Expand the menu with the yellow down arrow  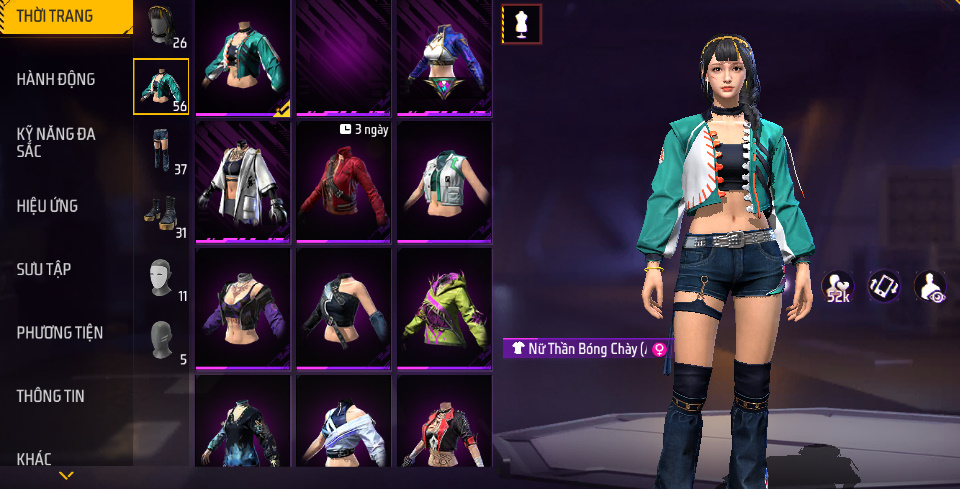click(66, 475)
